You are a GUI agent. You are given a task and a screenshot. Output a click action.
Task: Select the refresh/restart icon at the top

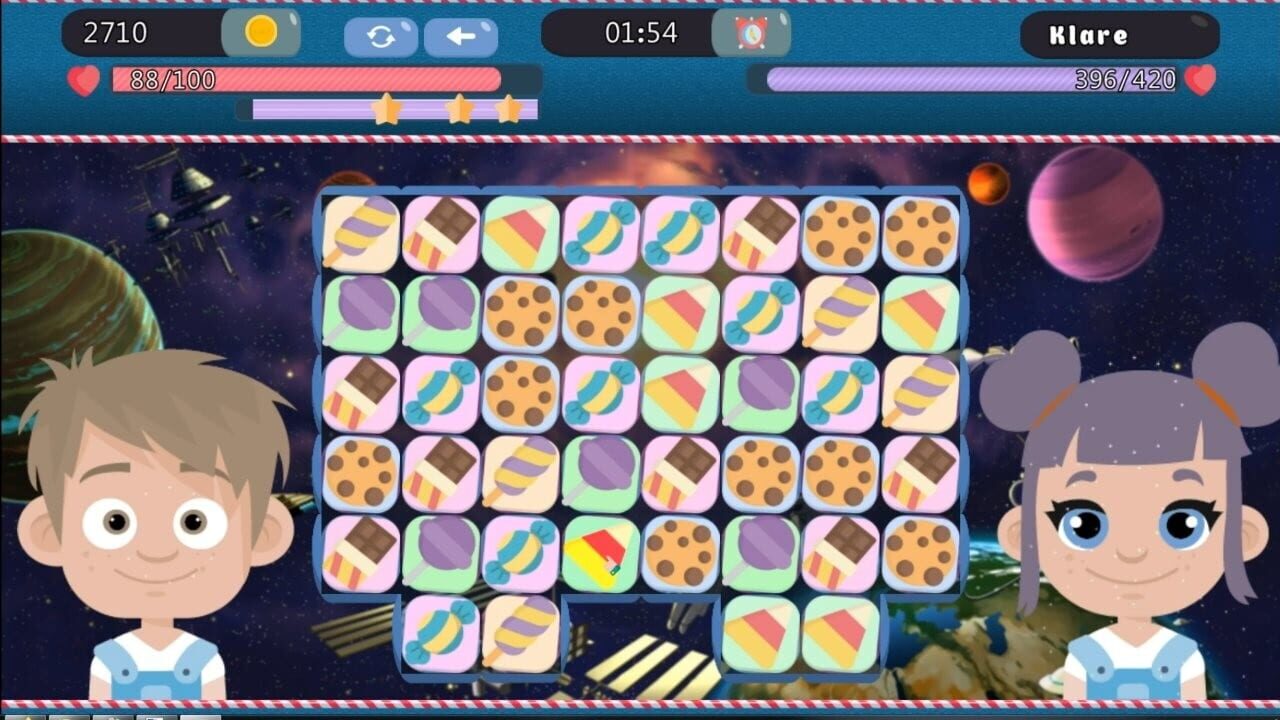[381, 36]
